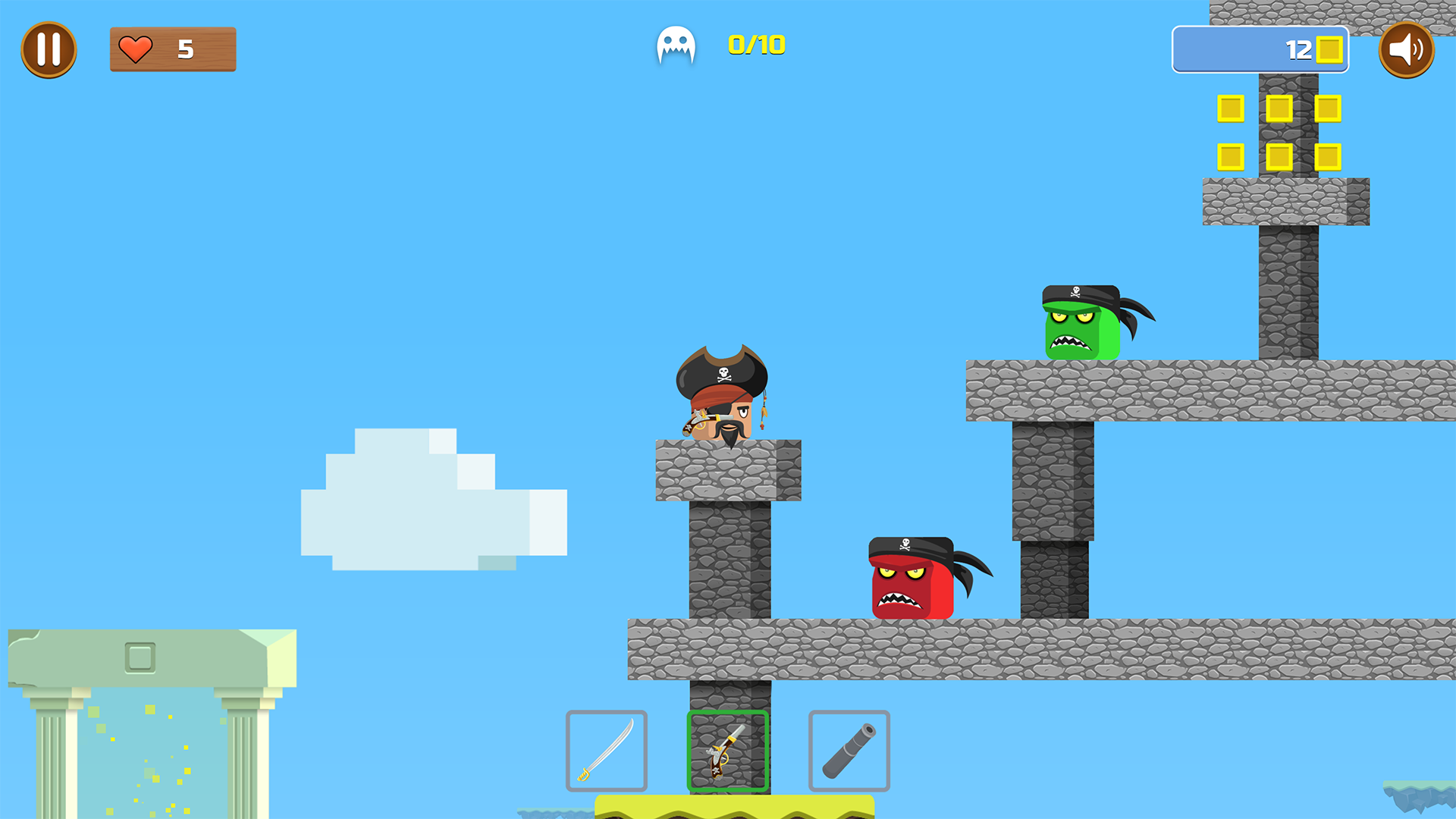
Task: Select the cannon barrel weapon icon
Action: click(849, 751)
